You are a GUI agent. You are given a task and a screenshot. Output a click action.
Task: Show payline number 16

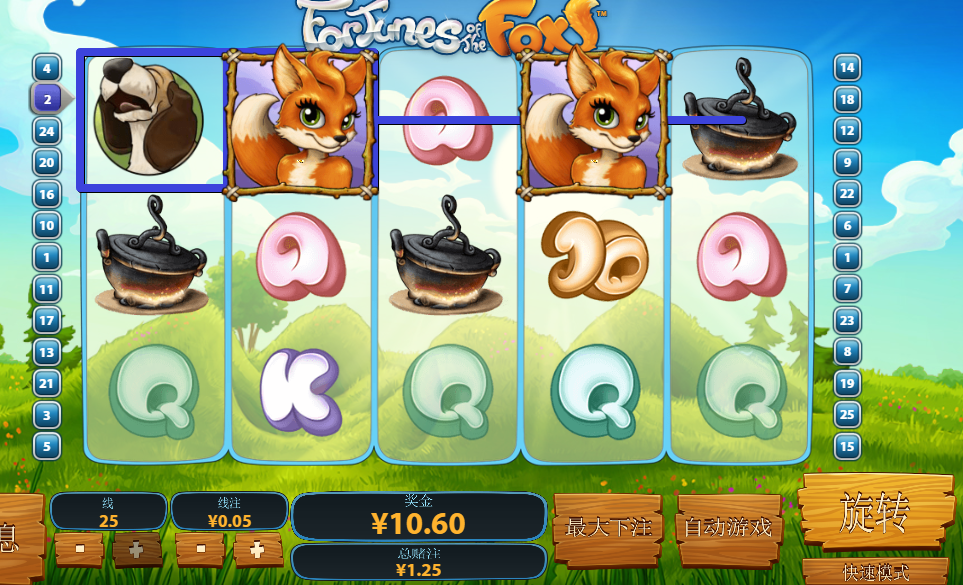pos(47,194)
